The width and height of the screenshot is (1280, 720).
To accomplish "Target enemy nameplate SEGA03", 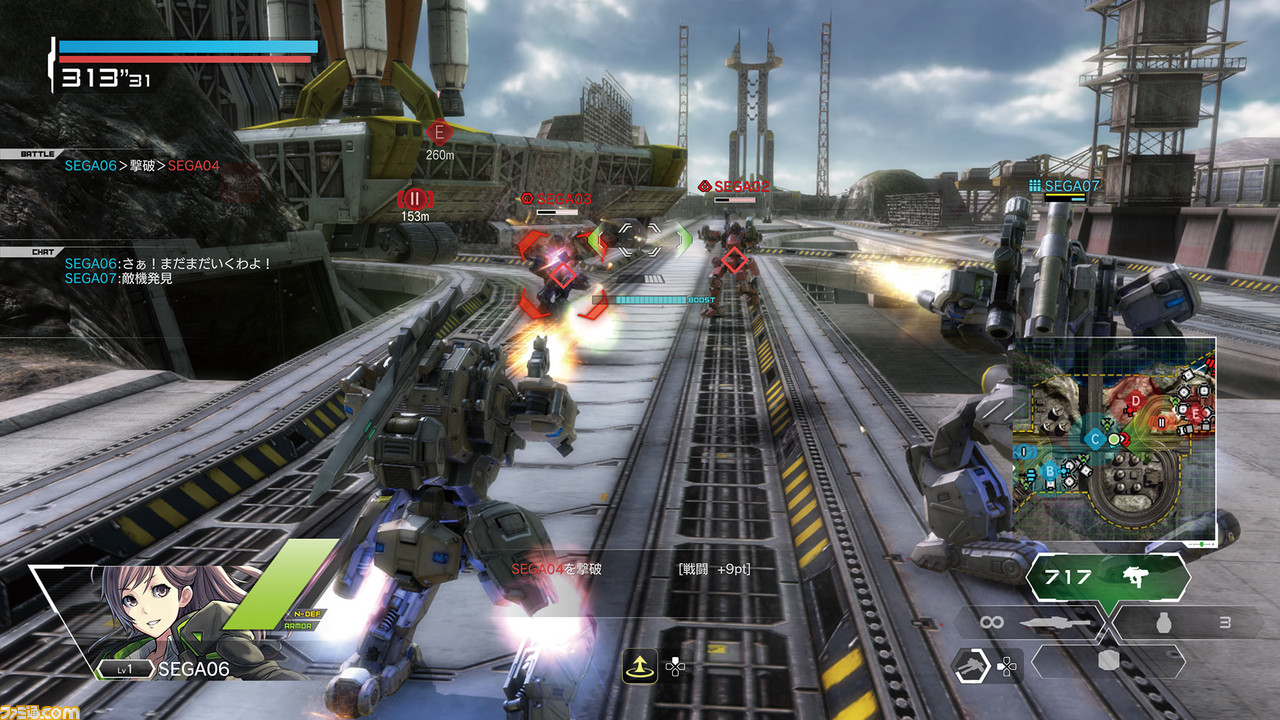I will tap(556, 199).
